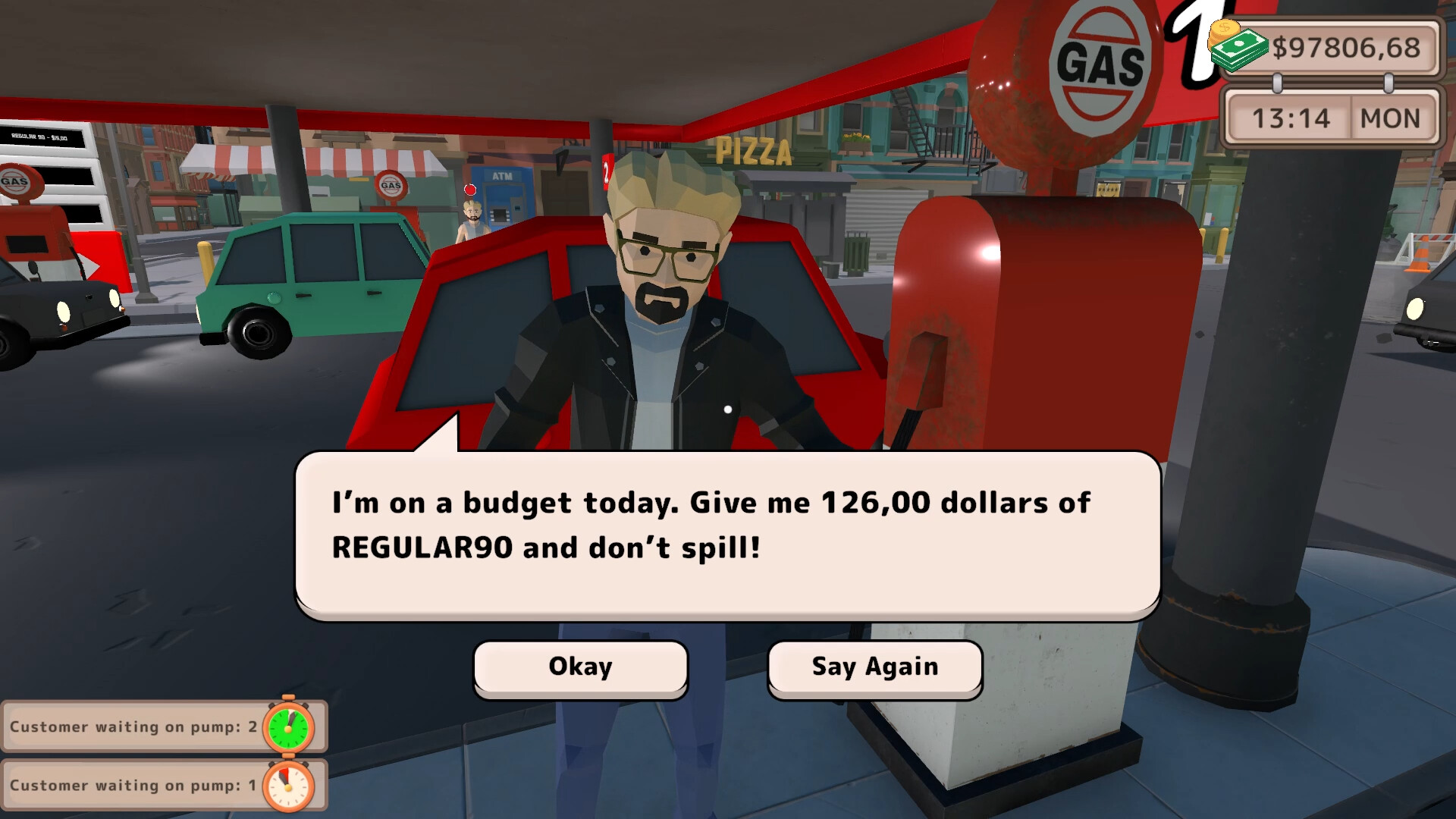Click the GAS sign near the pizza shop
Screen dimensions: 1456x819
pyautogui.click(x=391, y=184)
